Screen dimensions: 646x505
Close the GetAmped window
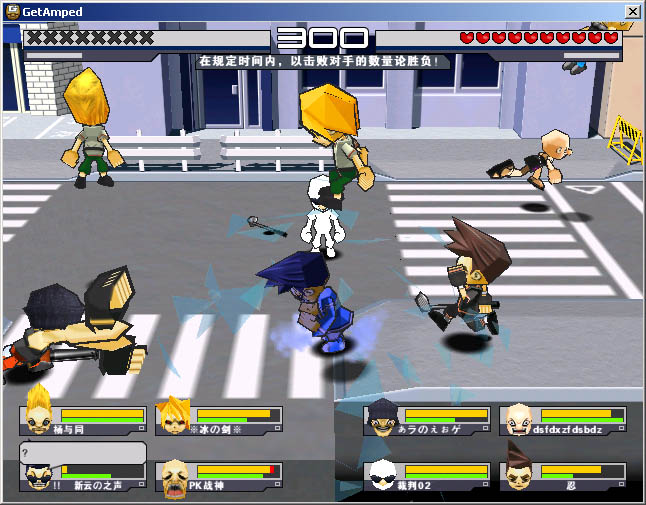632,11
